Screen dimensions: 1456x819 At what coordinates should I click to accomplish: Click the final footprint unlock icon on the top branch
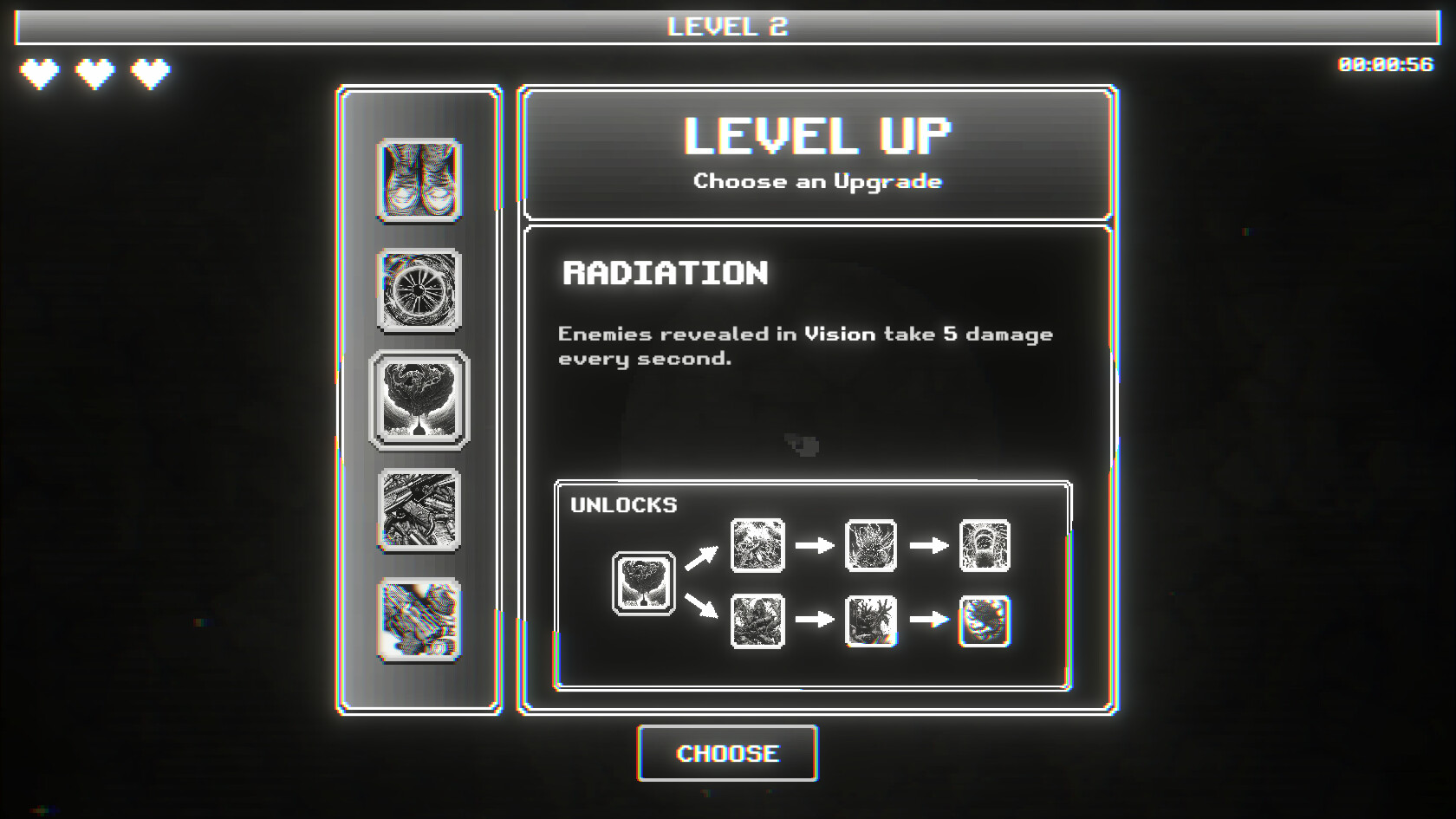(983, 547)
